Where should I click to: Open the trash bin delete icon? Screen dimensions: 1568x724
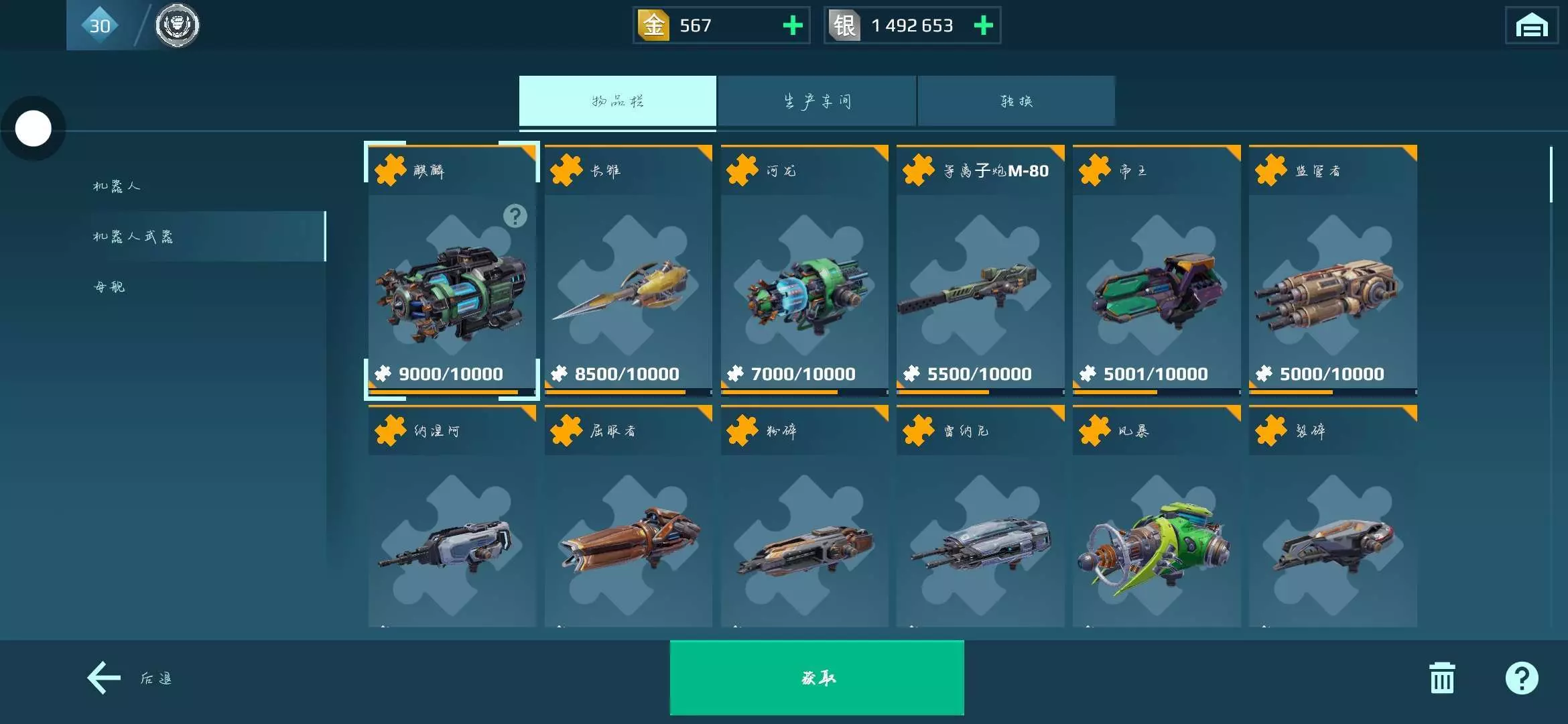tap(1441, 678)
